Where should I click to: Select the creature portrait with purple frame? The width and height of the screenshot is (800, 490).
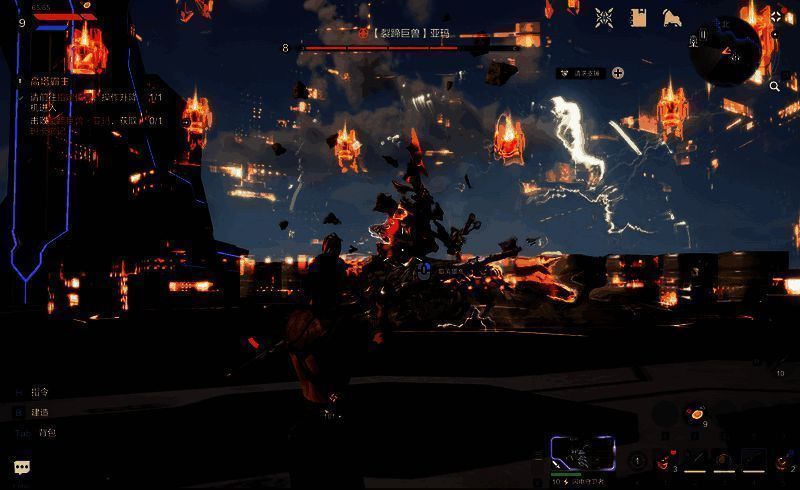click(581, 454)
